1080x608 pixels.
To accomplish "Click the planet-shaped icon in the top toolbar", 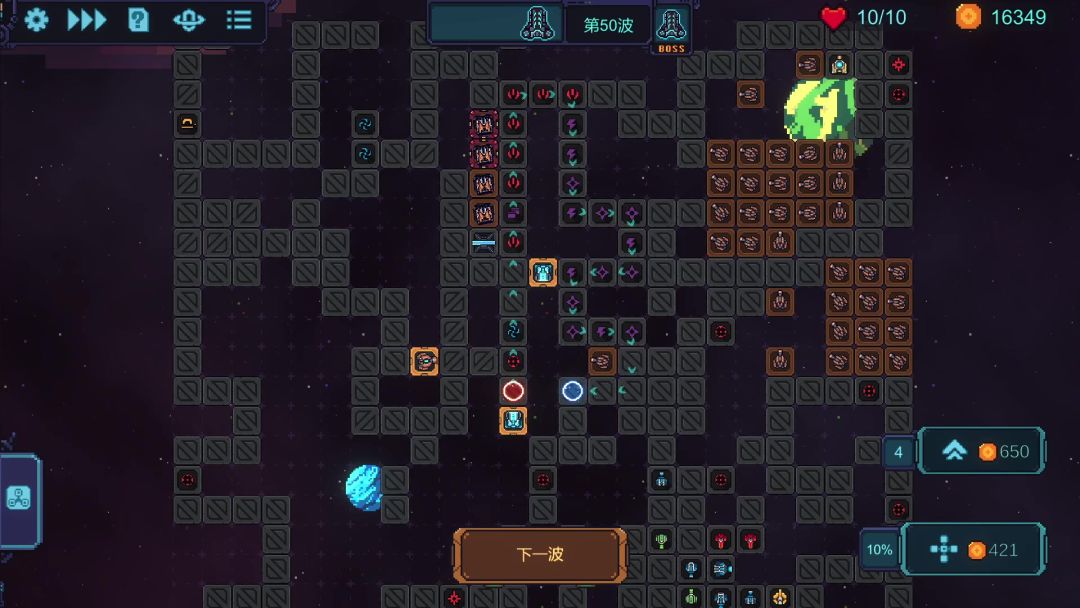I will click(188, 20).
